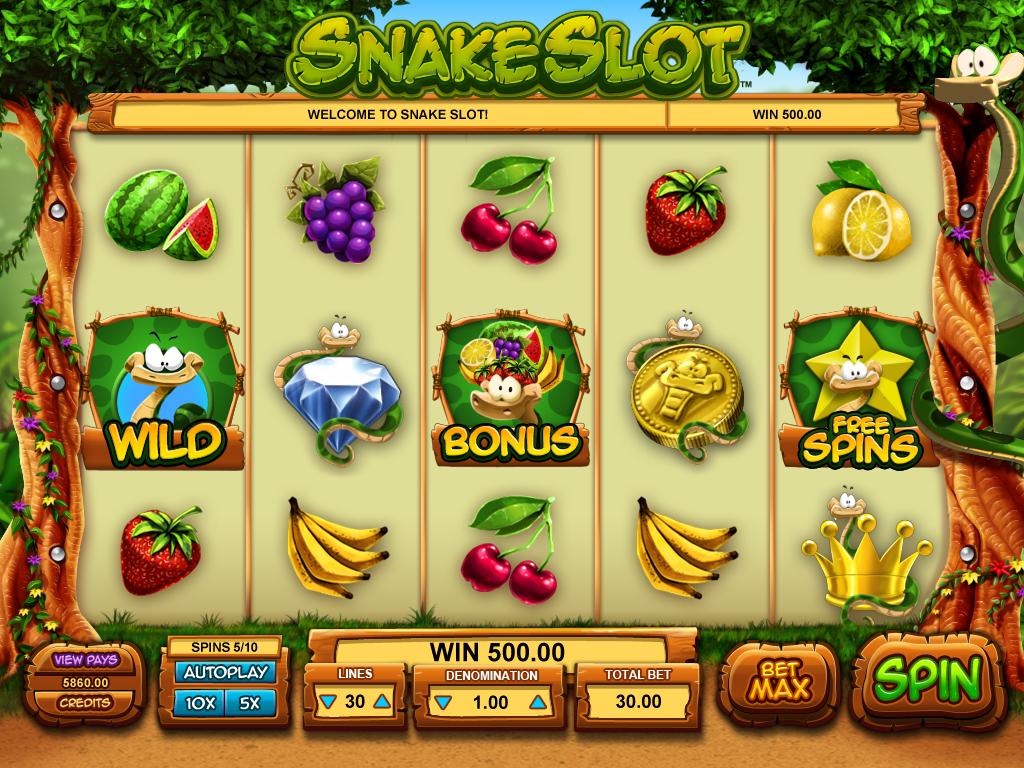The height and width of the screenshot is (768, 1024).
Task: Start Autoplay spins
Action: [224, 673]
